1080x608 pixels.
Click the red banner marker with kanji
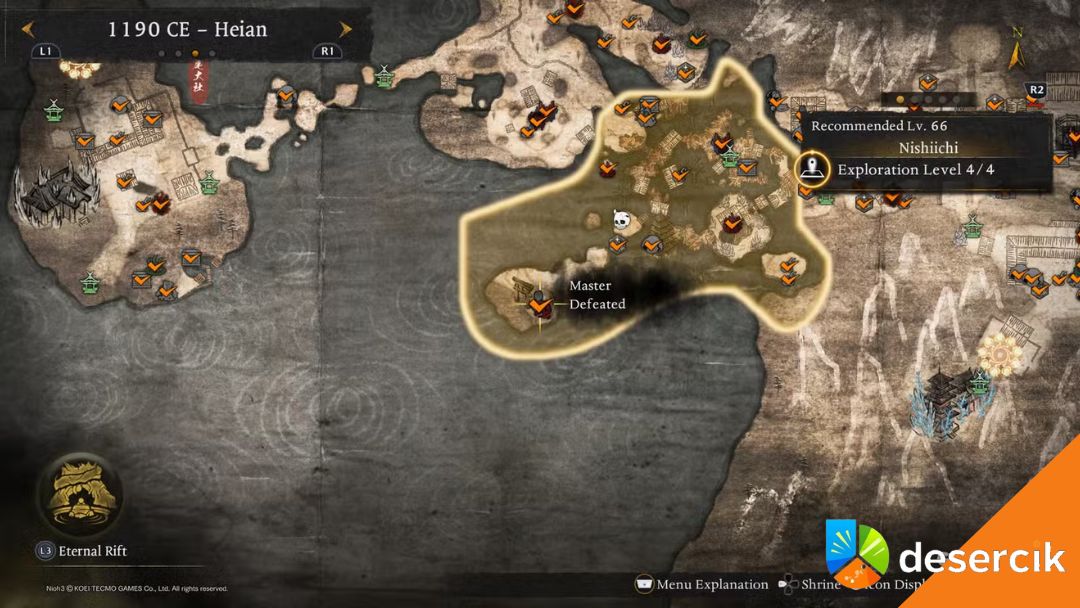tap(199, 76)
